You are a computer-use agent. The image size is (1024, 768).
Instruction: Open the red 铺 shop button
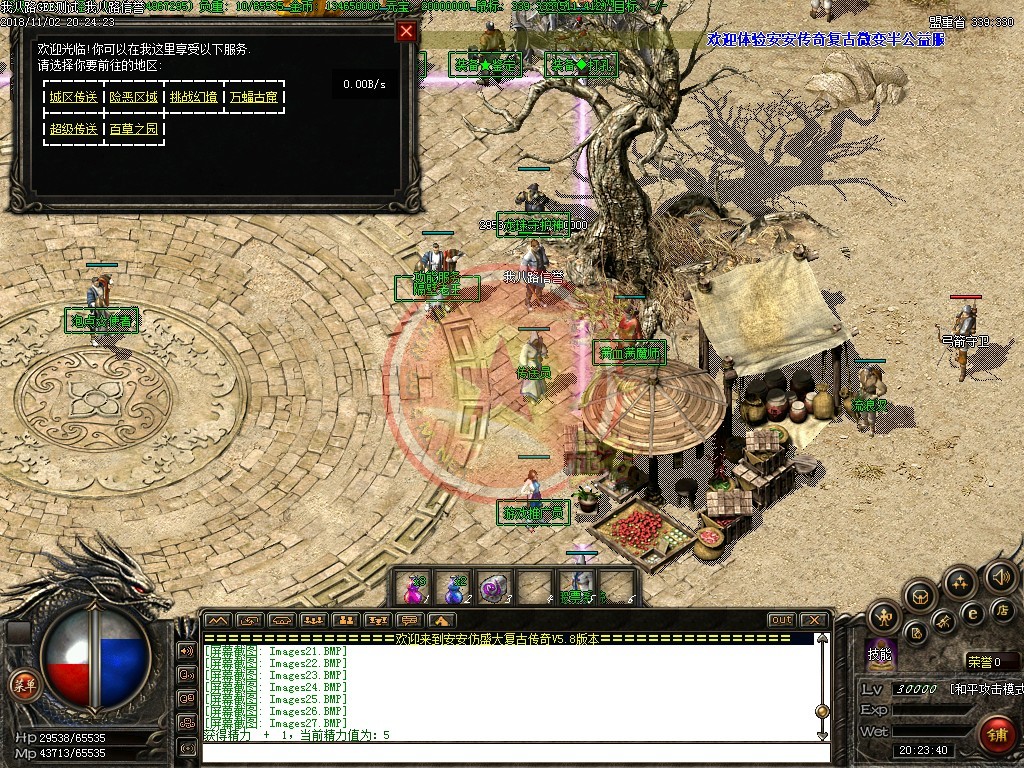[996, 735]
